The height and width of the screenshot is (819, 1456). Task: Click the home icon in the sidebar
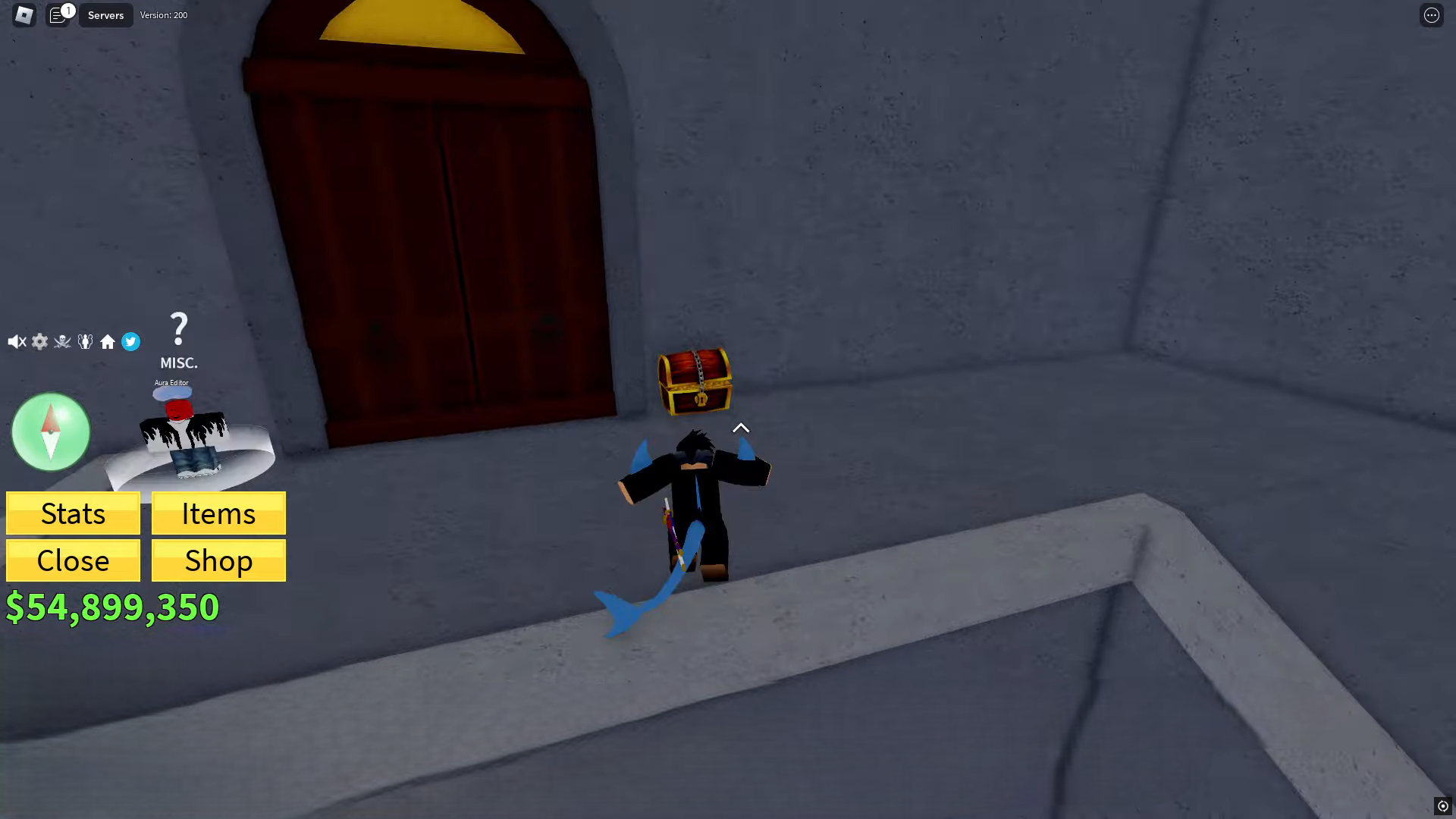click(x=108, y=341)
